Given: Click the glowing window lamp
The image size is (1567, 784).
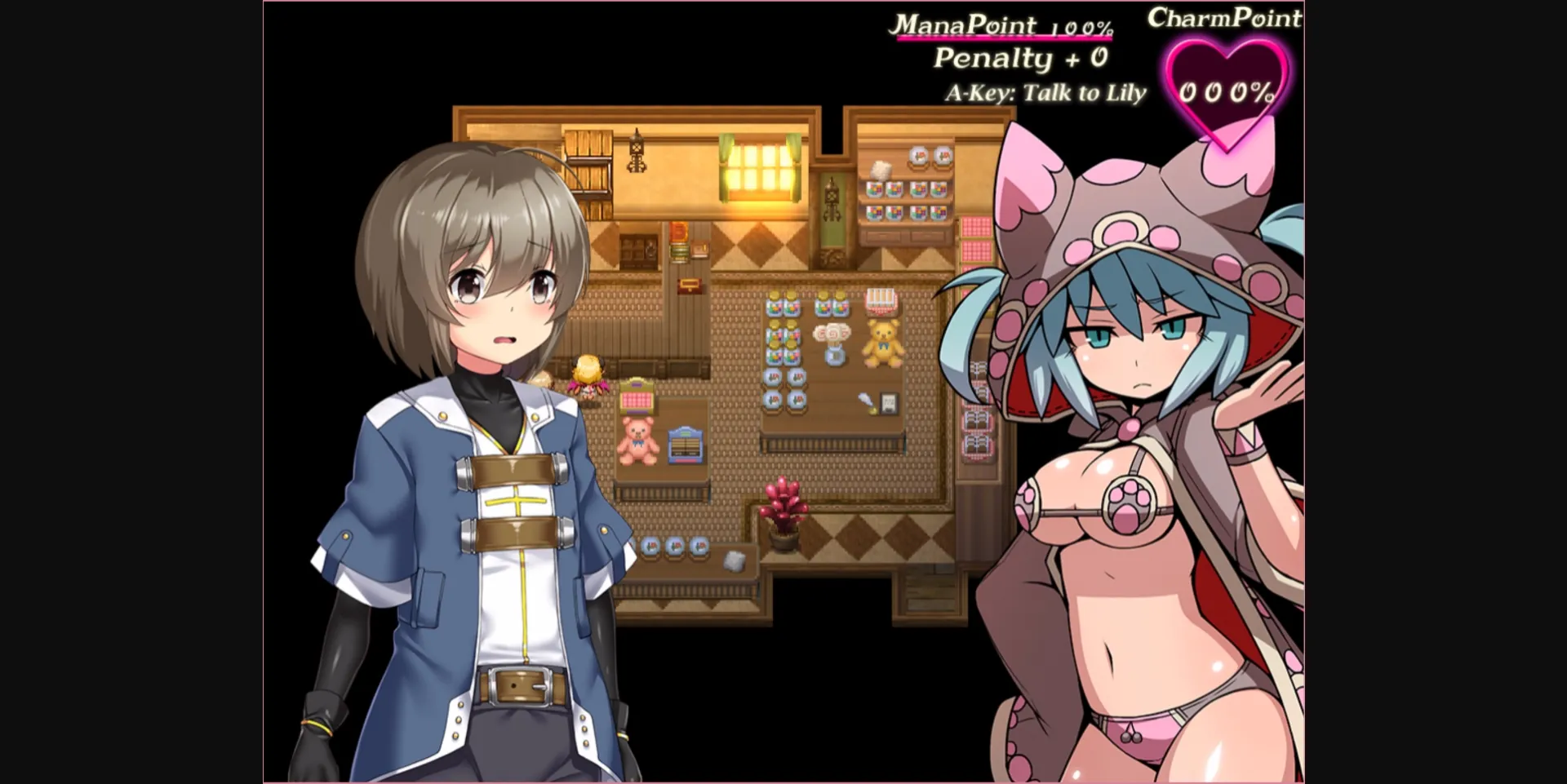Looking at the screenshot, I should coord(761,169).
